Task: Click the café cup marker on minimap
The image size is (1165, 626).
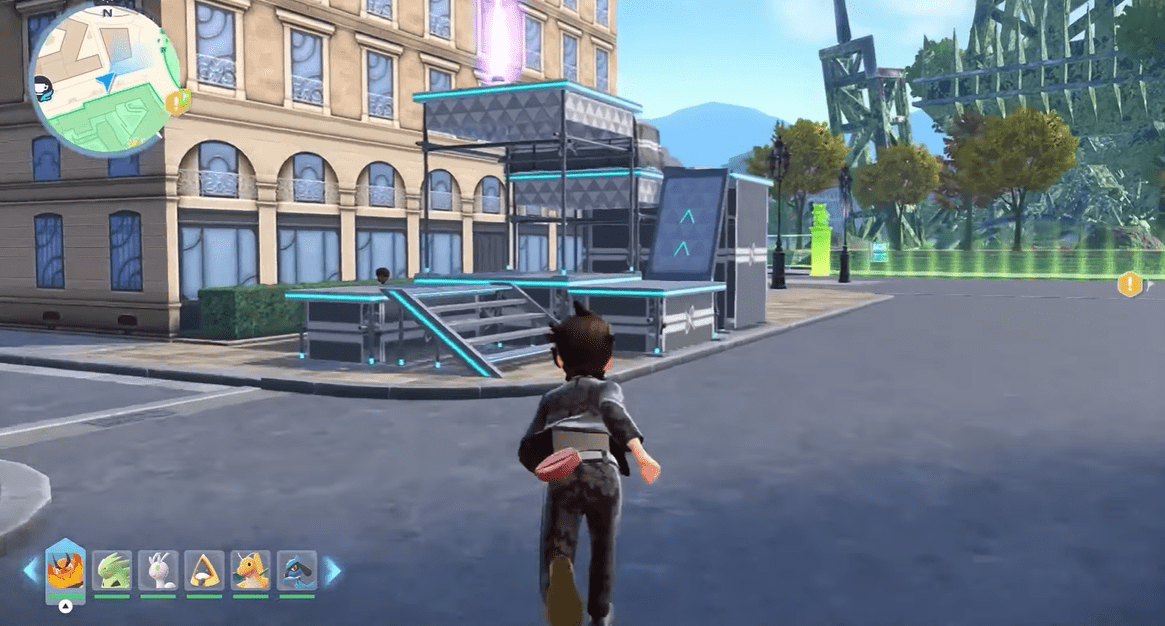Action: [43, 87]
